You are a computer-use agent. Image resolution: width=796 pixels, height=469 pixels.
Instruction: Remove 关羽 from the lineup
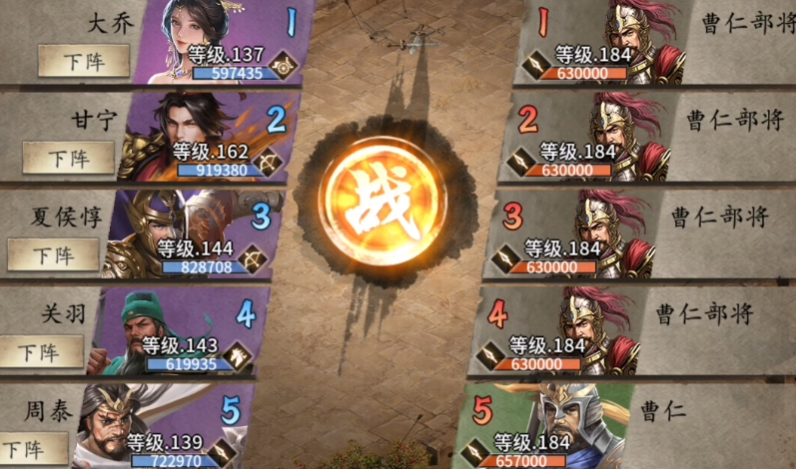38,352
